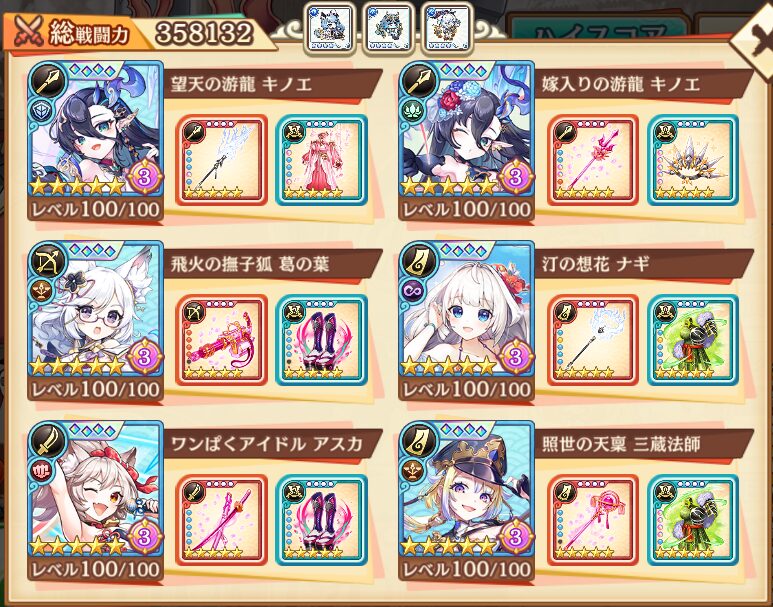The image size is (773, 607).
Task: Check ナギ's white staff weapon slot
Action: [x=592, y=339]
